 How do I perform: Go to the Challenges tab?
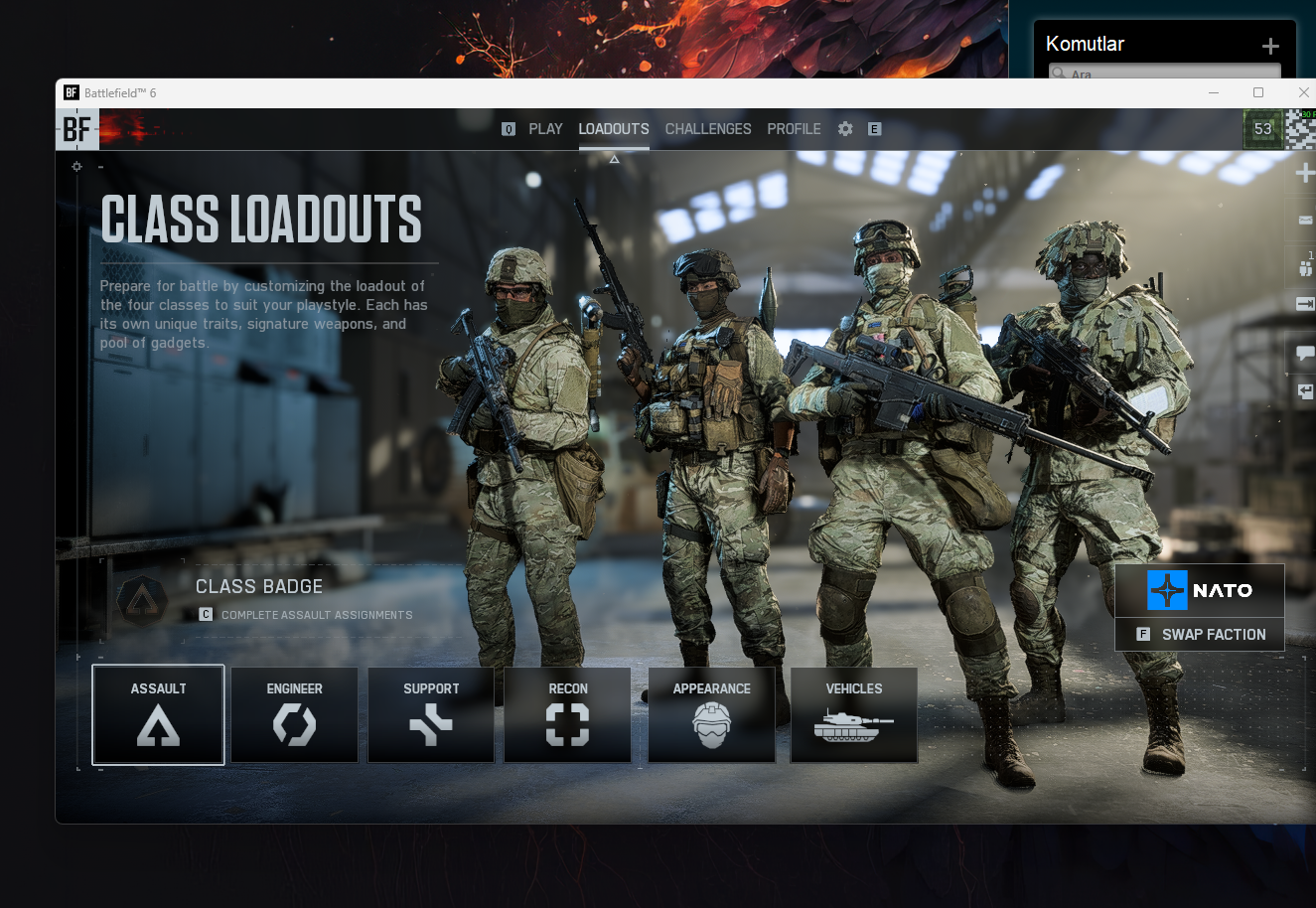click(708, 129)
